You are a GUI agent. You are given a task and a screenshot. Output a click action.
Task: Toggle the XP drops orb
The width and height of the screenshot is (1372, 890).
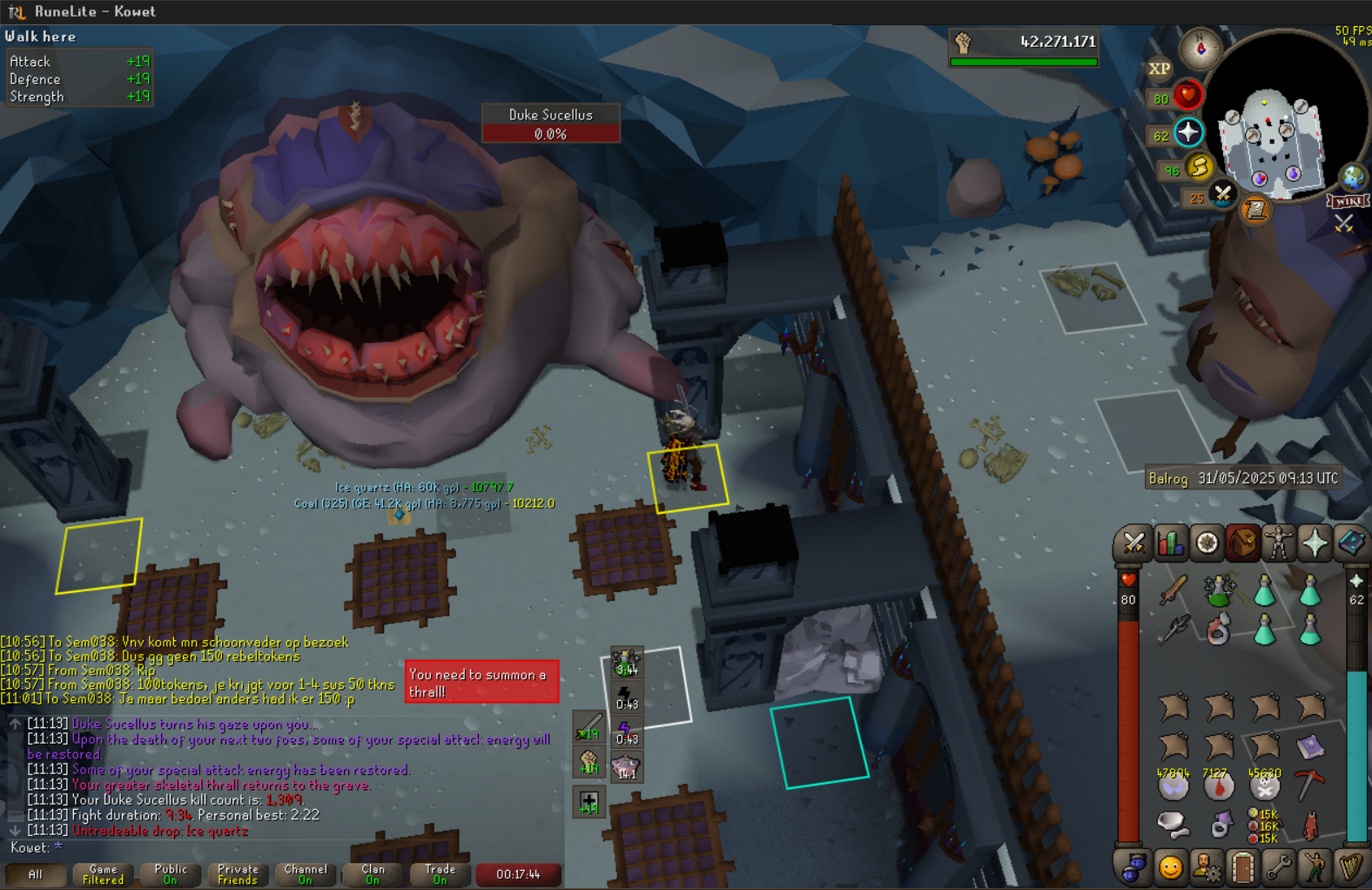coord(1159,69)
